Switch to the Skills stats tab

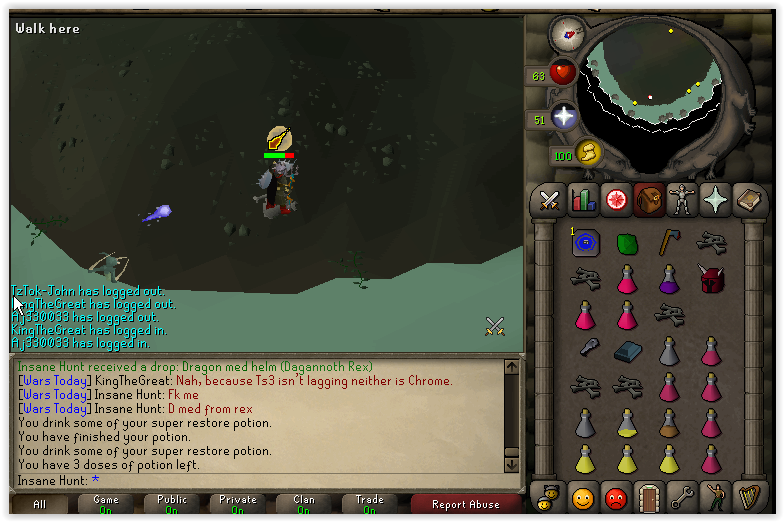pos(582,200)
